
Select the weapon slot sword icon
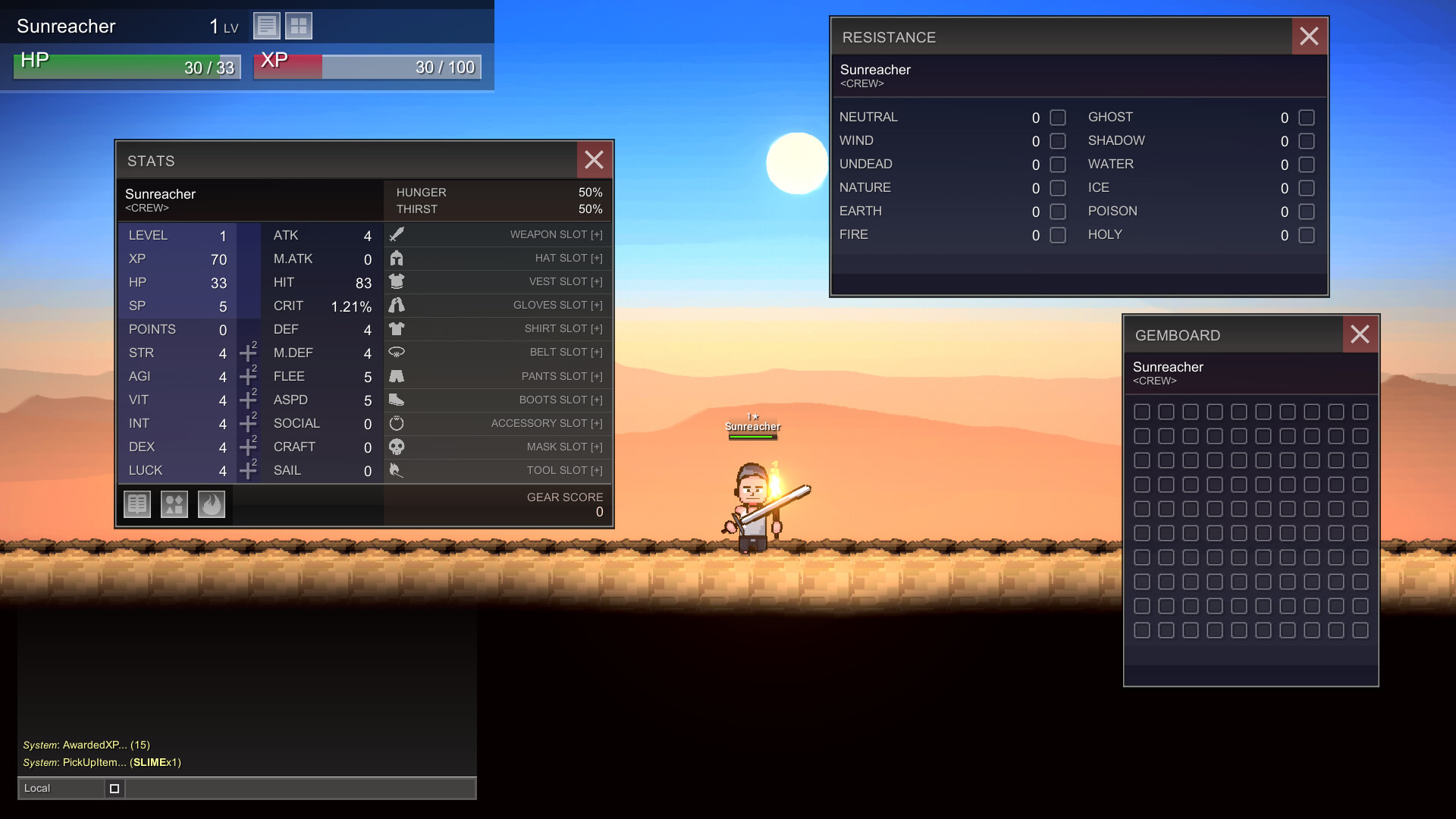click(x=397, y=234)
